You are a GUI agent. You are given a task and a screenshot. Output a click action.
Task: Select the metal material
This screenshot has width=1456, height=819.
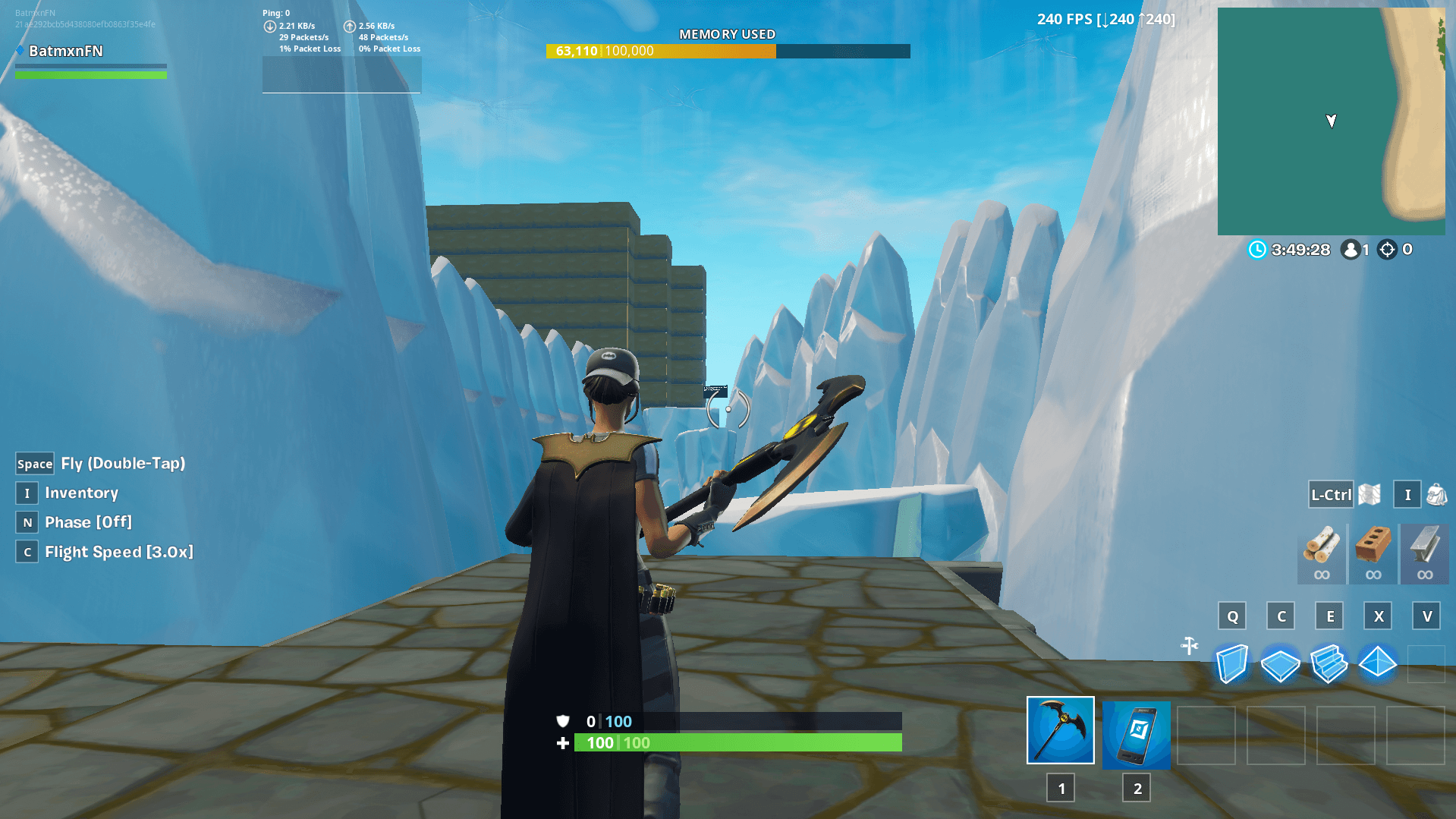click(x=1424, y=554)
